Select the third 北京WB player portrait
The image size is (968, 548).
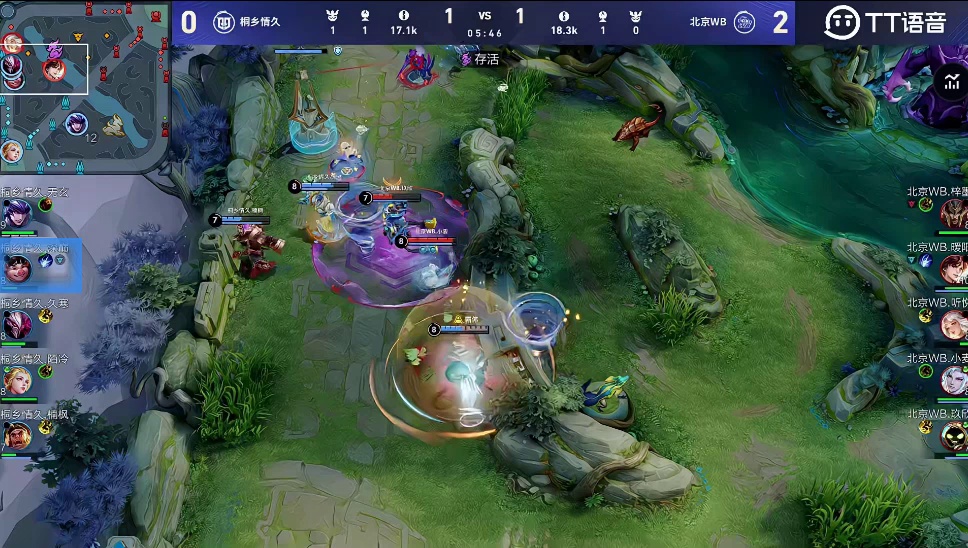click(x=952, y=324)
